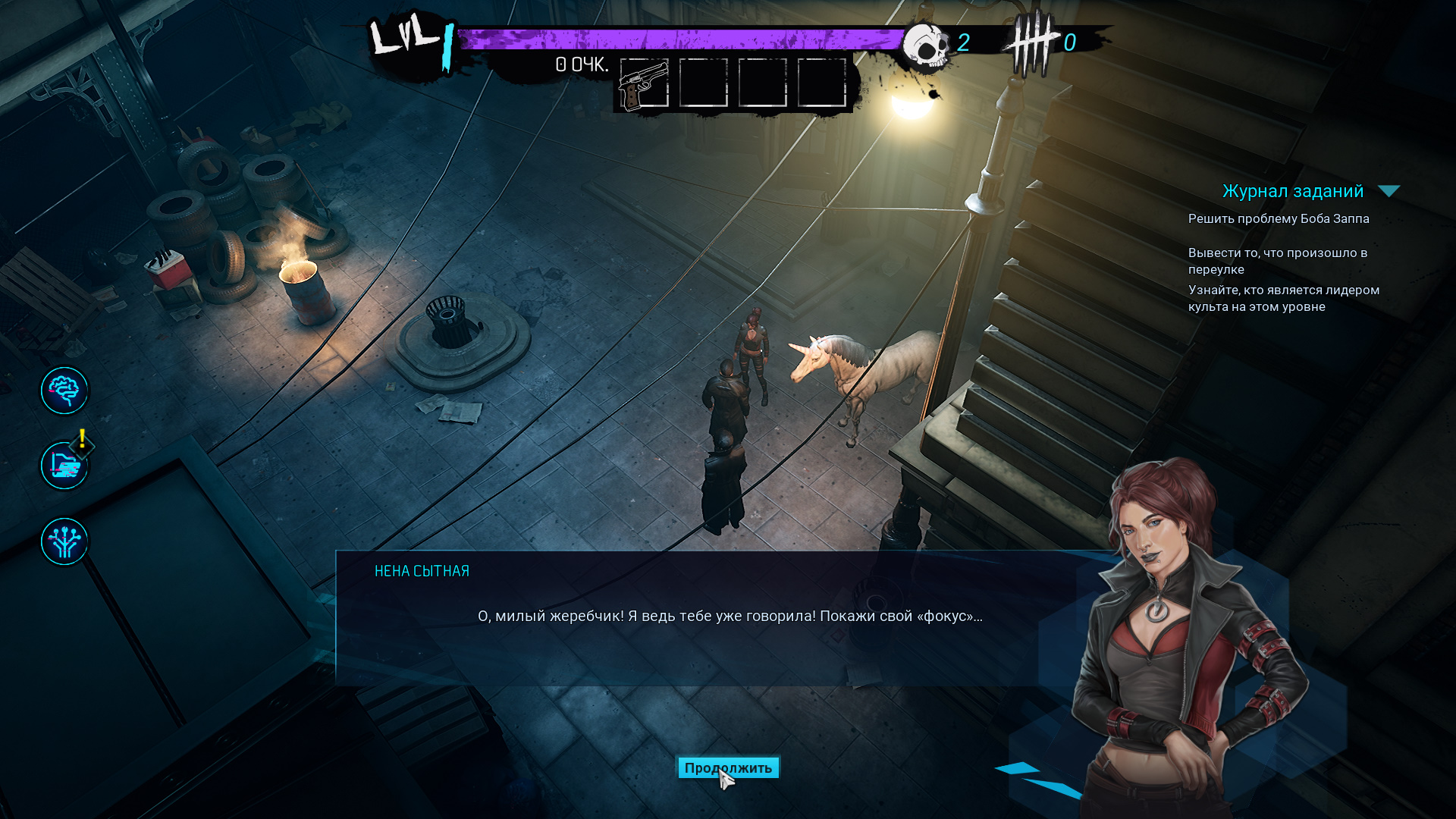
Task: Continue the dialogue with Продолжить button
Action: point(728,768)
